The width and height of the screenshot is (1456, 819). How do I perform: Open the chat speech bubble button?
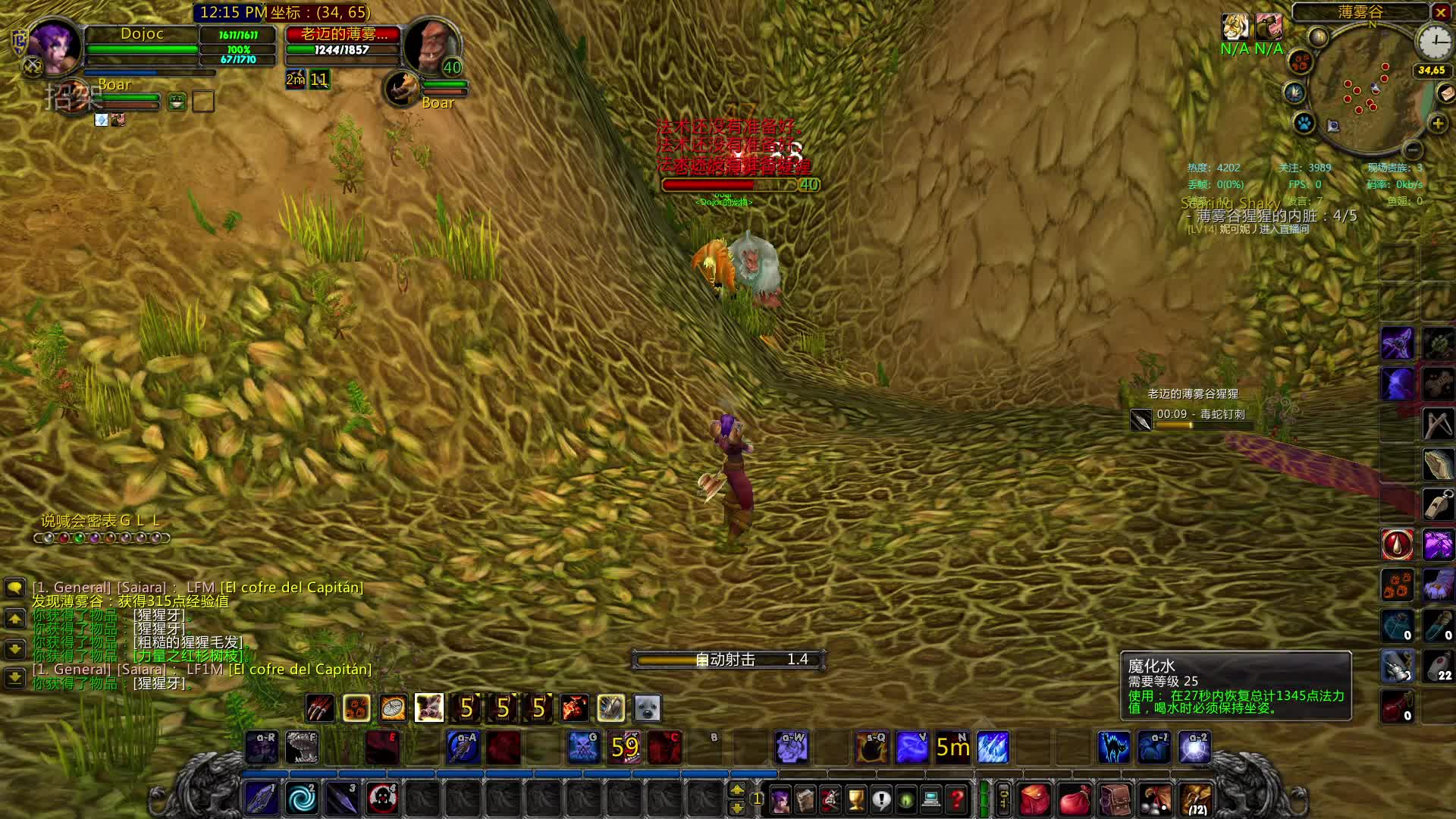coord(14,588)
